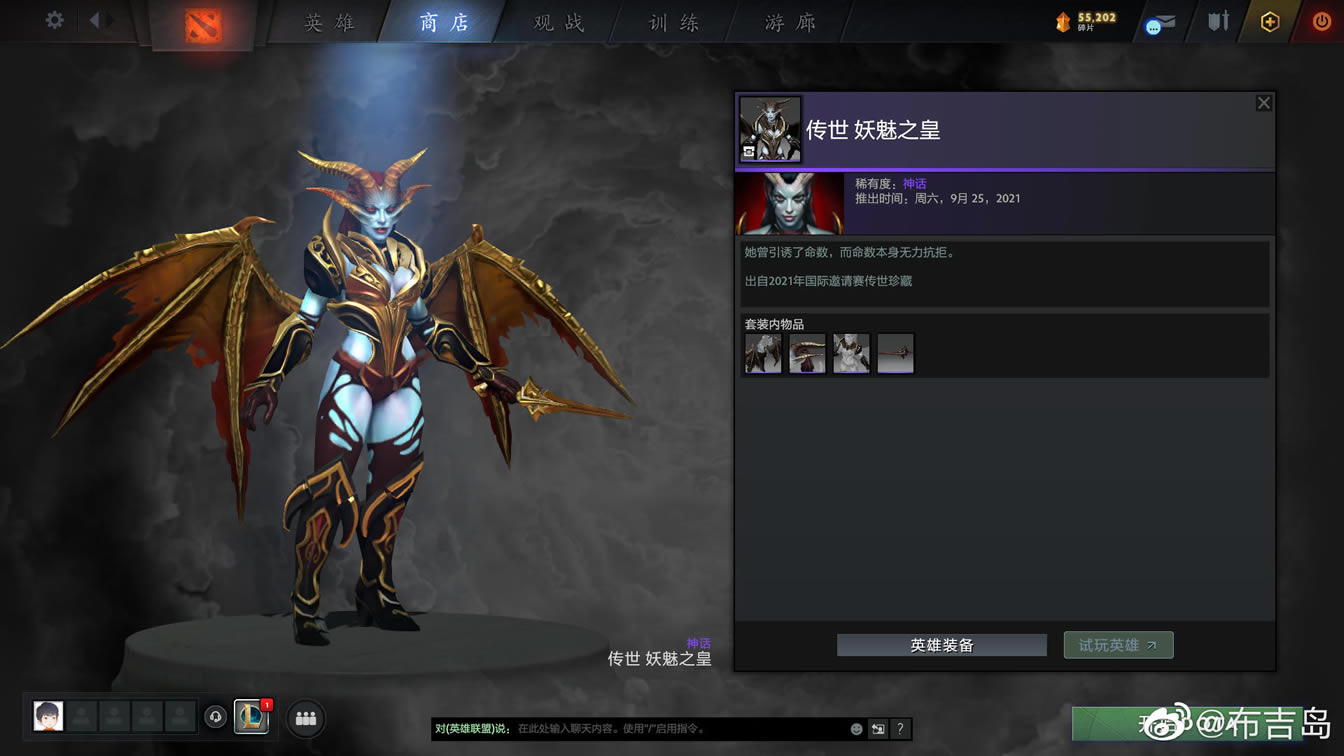Click the question mark help icon near chat
This screenshot has width=1344, height=756.
(x=900, y=730)
